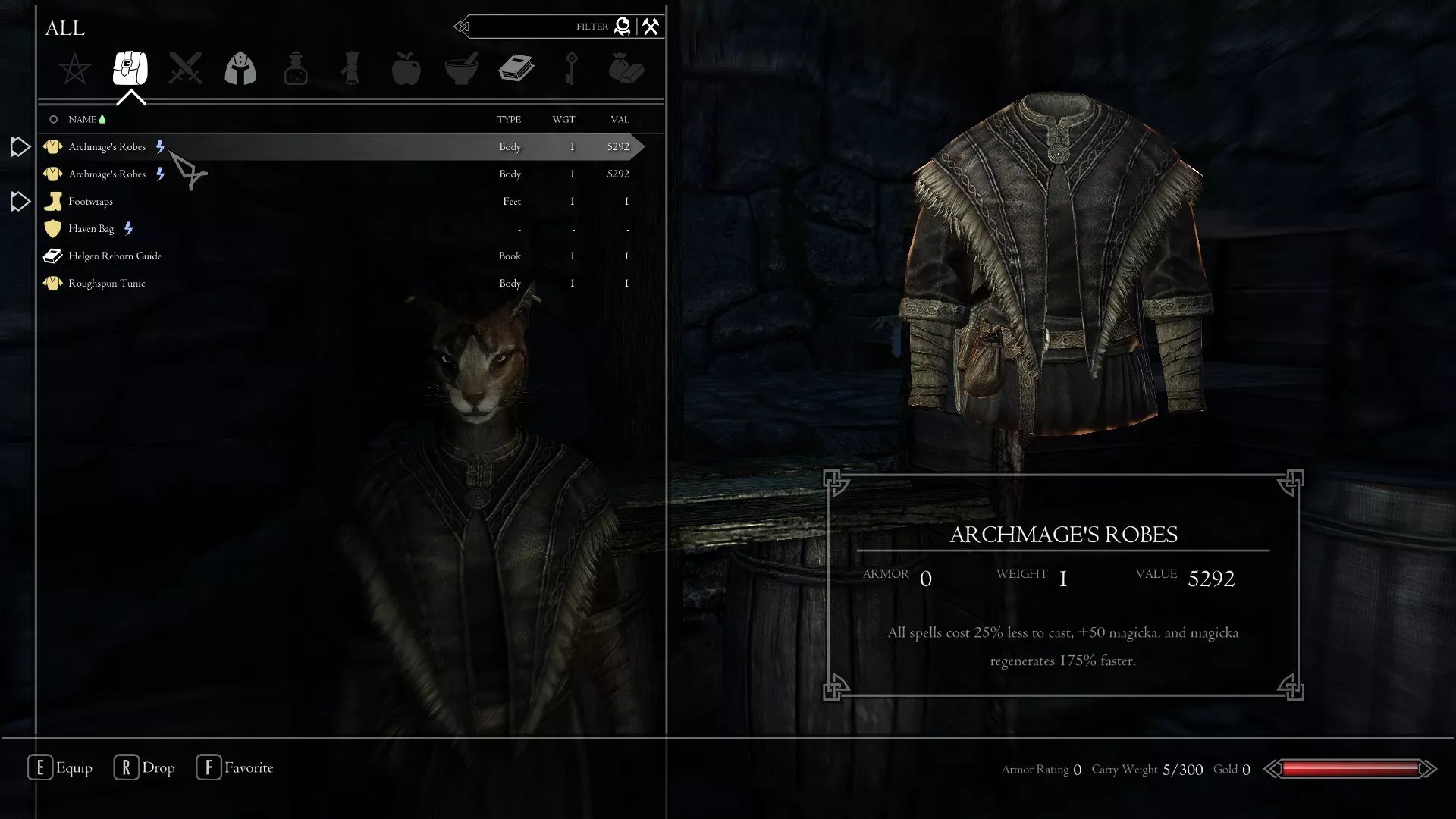Click the red health bar at bottom right

pos(1350,769)
